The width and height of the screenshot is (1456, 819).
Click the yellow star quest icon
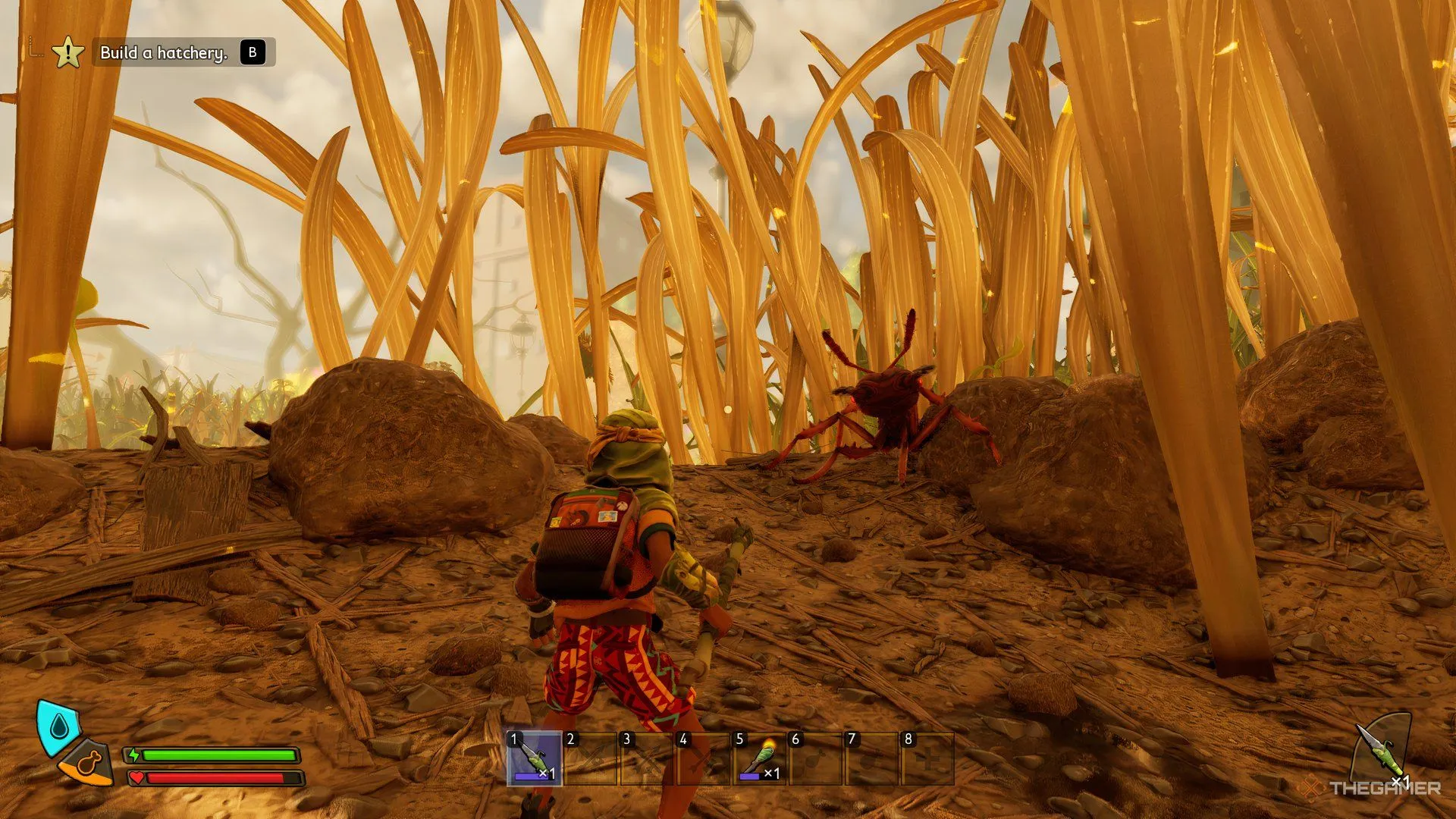68,53
